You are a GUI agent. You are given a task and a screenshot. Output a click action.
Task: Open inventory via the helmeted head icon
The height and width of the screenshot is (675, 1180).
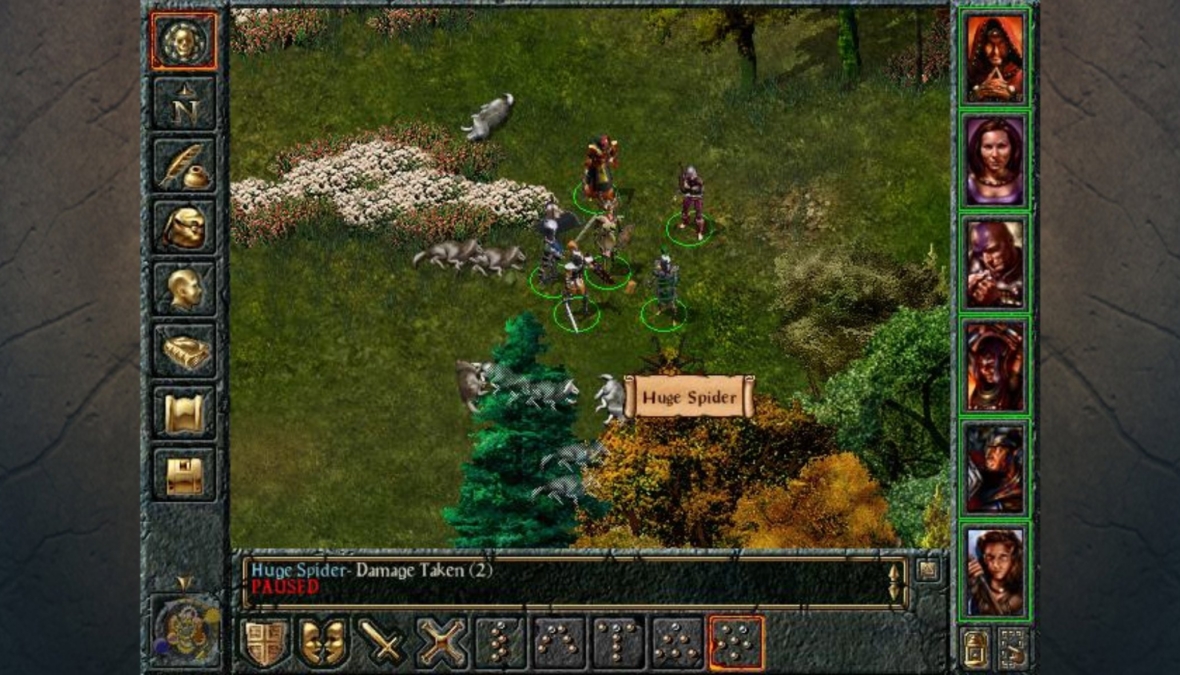pos(184,227)
